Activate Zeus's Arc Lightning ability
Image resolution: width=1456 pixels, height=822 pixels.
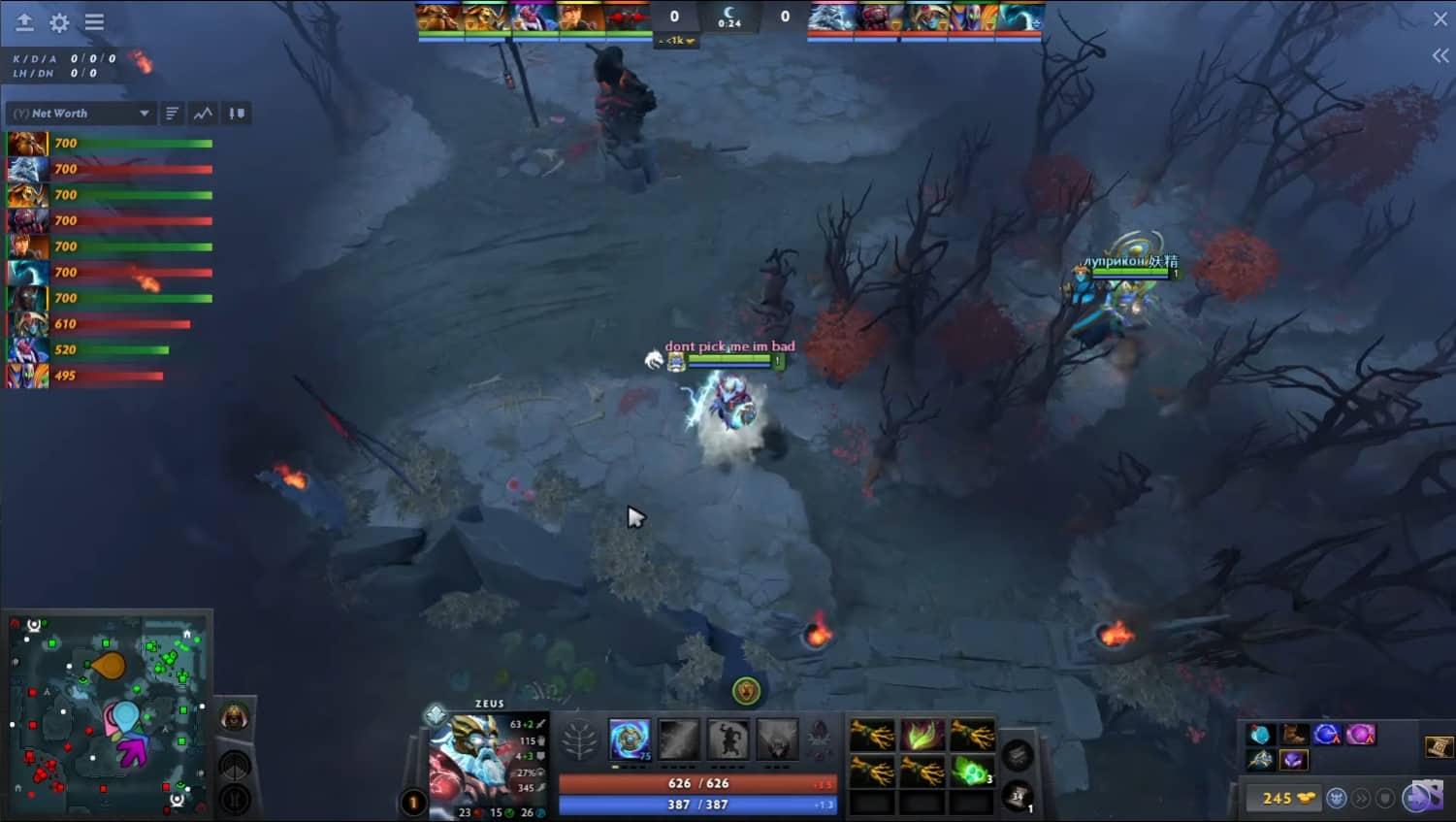(x=630, y=740)
